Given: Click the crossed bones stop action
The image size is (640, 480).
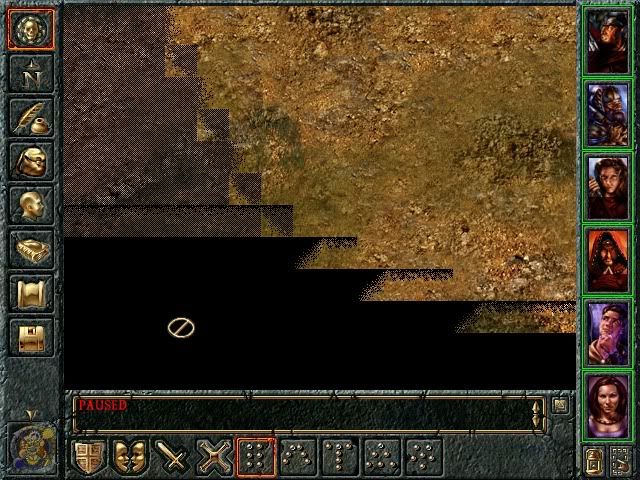Looking at the screenshot, I should click(x=216, y=457).
